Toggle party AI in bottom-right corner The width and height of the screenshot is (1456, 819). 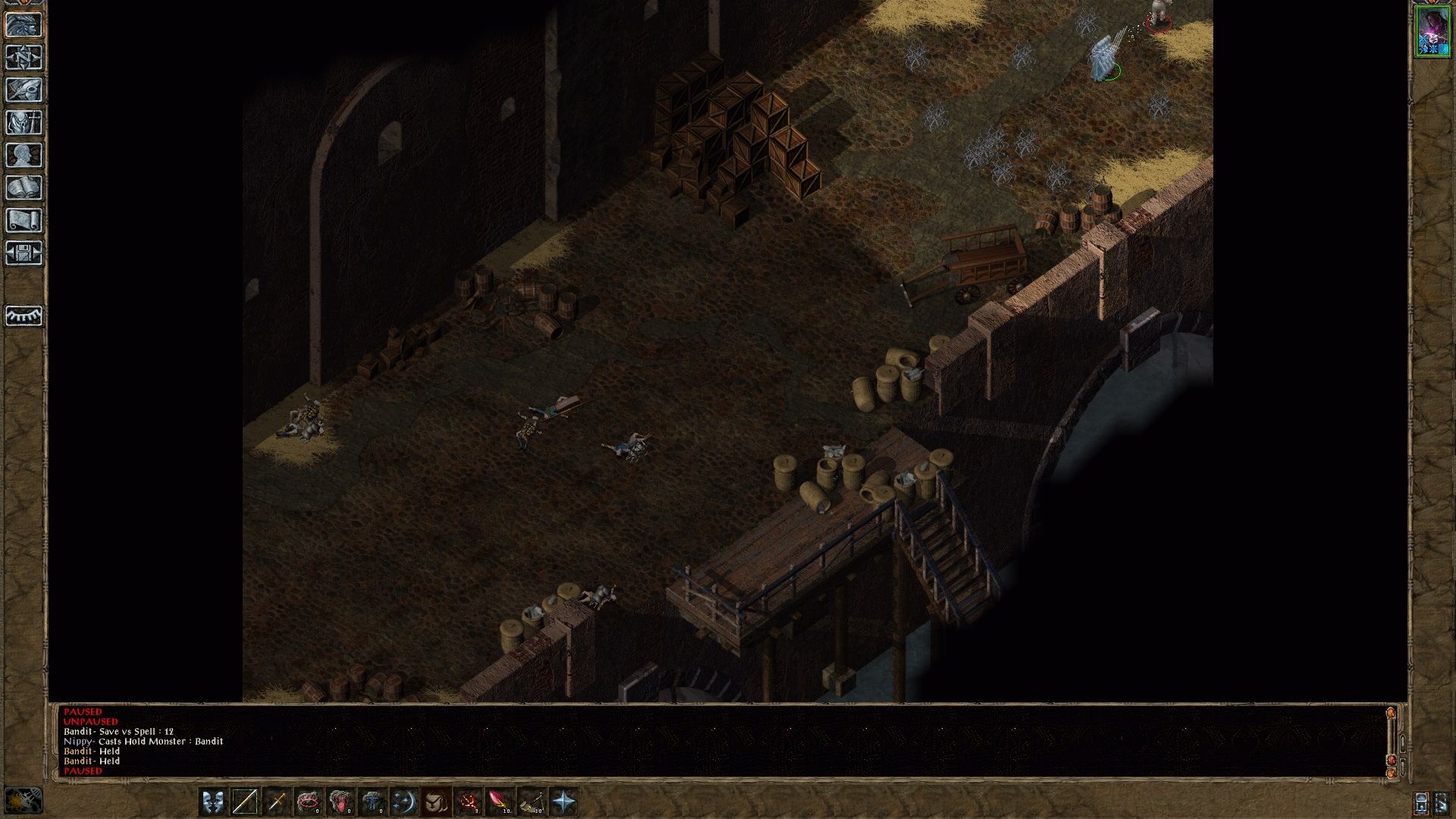(x=1442, y=802)
